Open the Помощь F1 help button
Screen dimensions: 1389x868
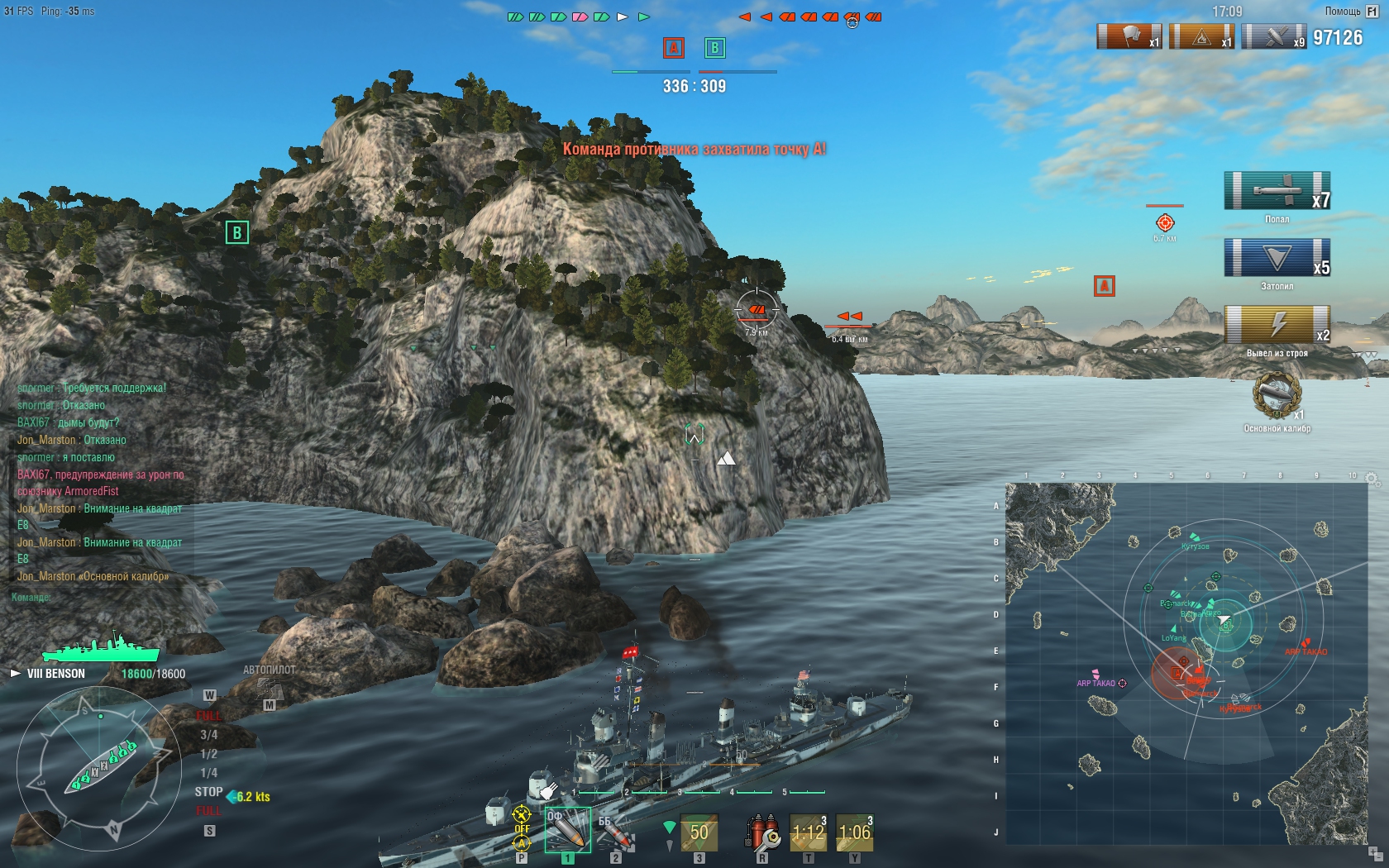pyautogui.click(x=1352, y=12)
